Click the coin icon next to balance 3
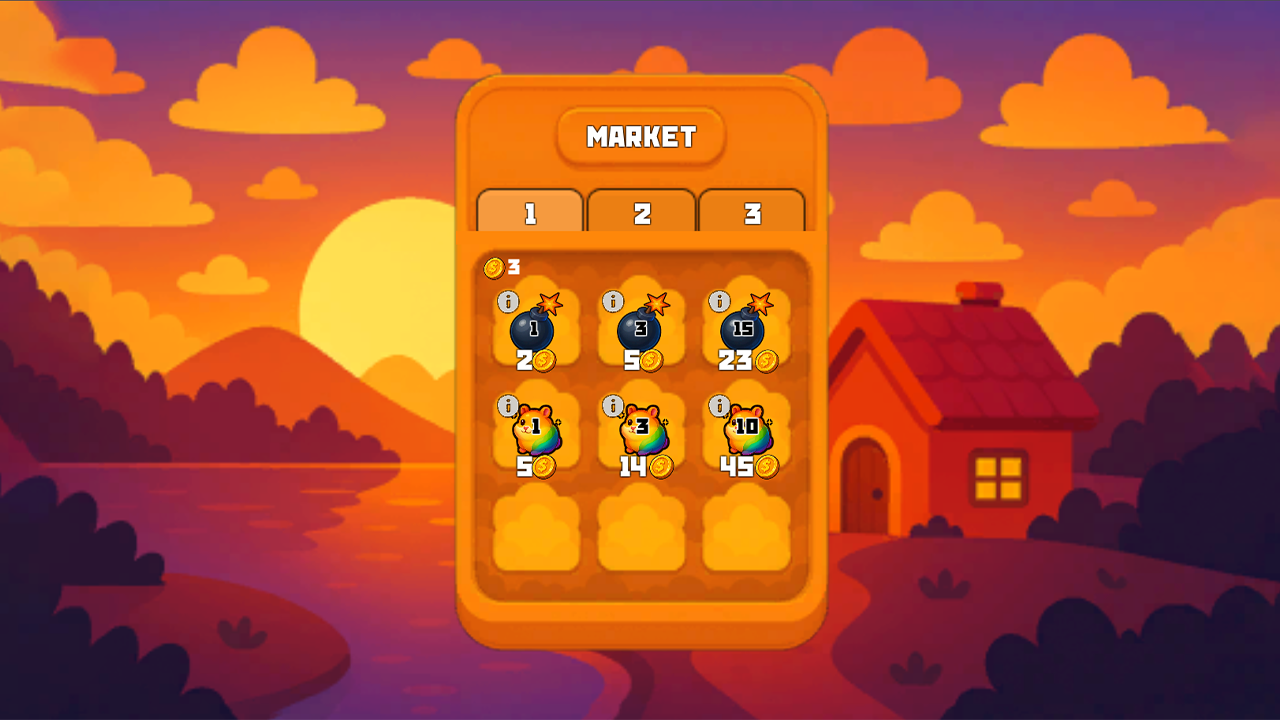Viewport: 1280px width, 720px height. pos(492,266)
